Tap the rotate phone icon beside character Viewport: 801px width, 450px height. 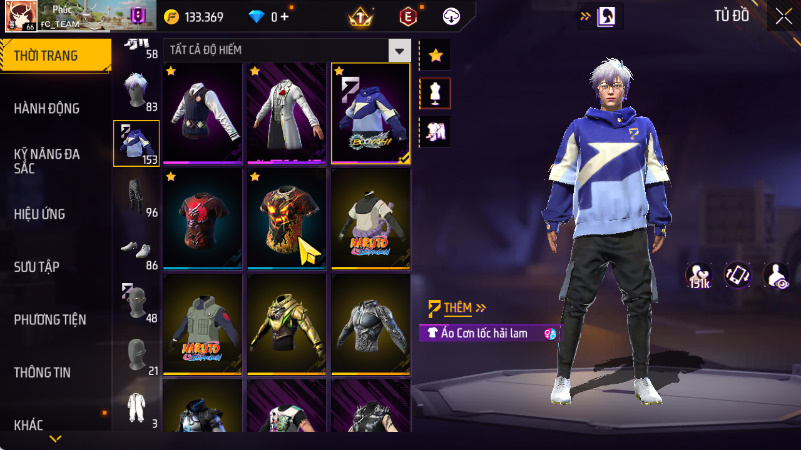point(738,274)
